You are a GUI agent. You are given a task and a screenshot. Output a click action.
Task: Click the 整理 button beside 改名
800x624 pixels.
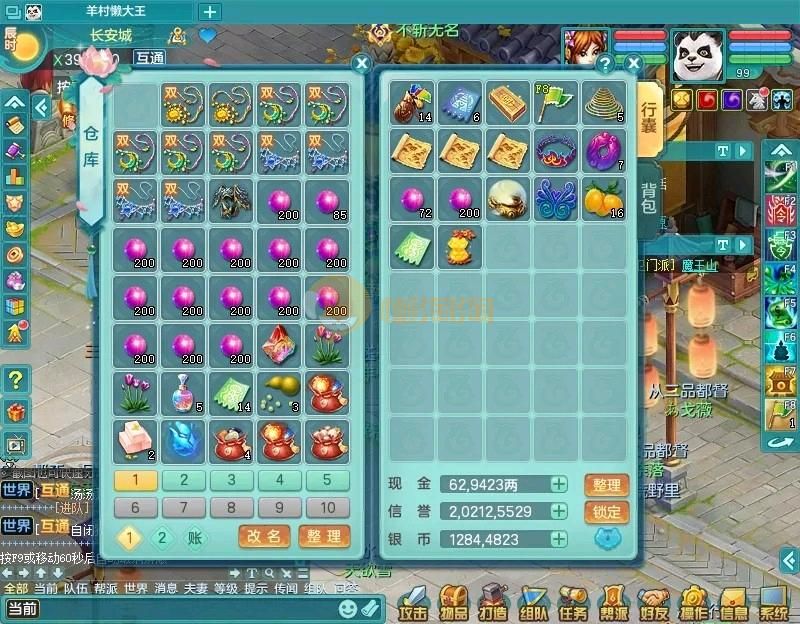(323, 537)
